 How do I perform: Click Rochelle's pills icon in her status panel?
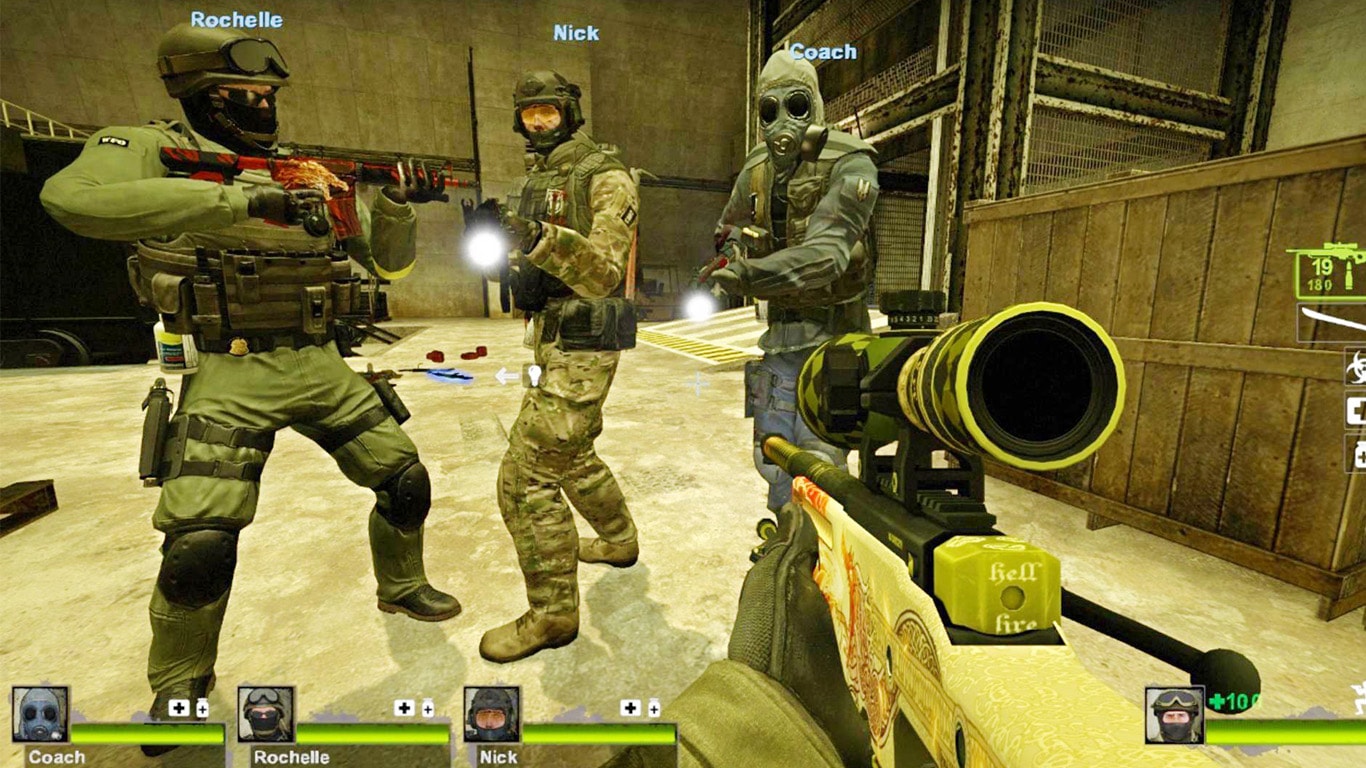pyautogui.click(x=427, y=708)
